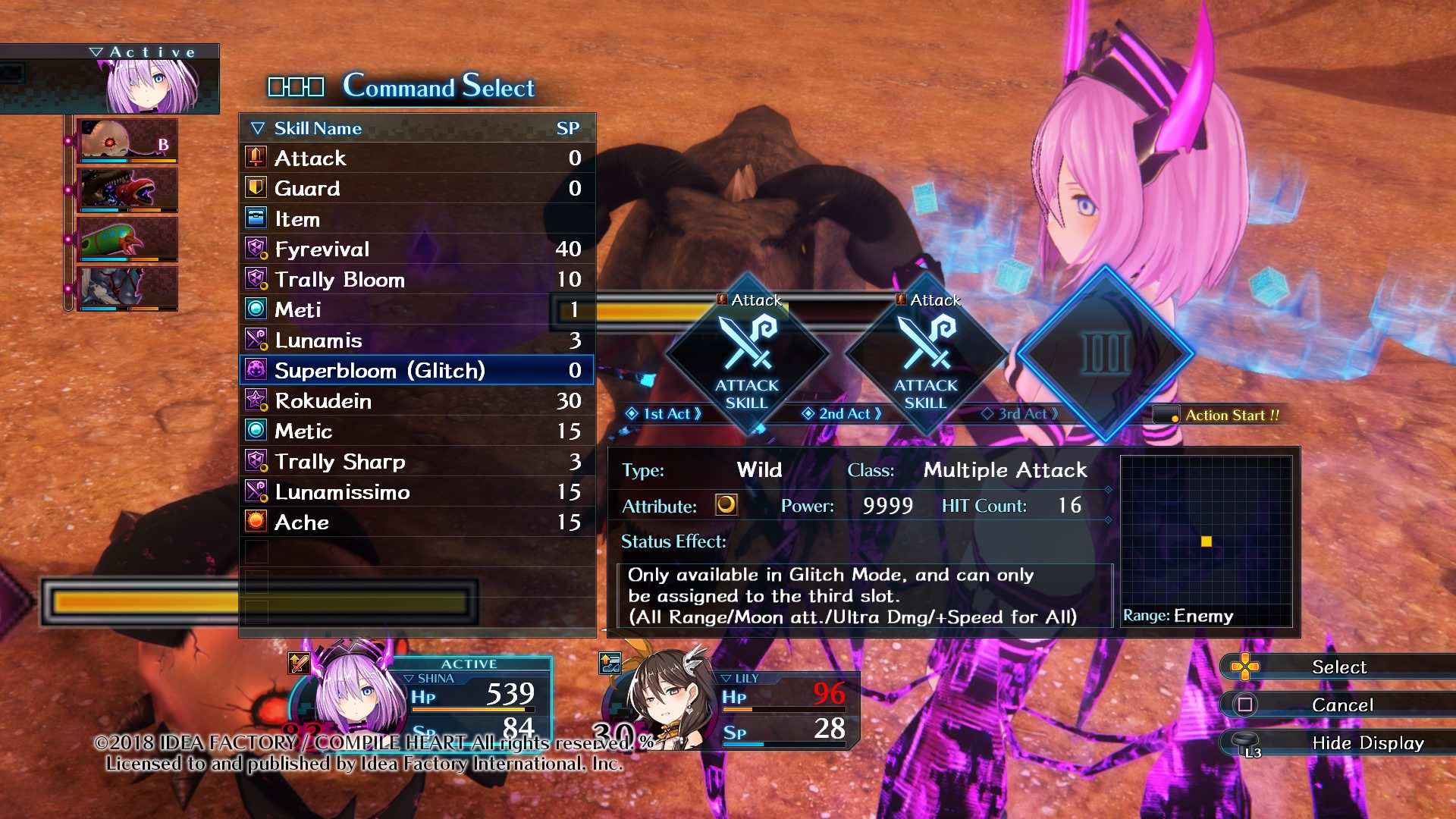The image size is (1456, 819).
Task: Choose the Guard command
Action: [416, 188]
